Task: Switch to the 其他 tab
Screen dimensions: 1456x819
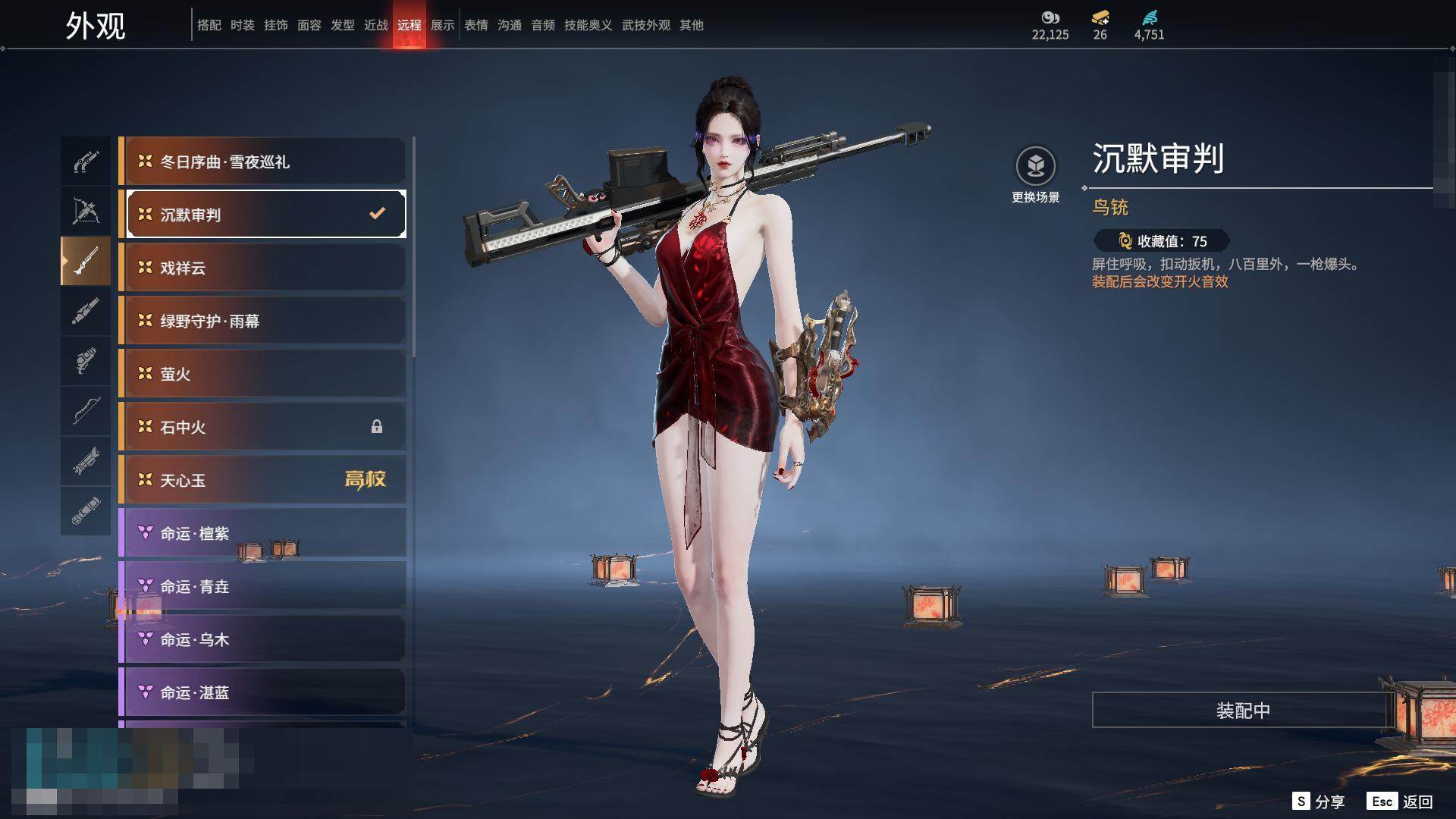Action: point(692,25)
